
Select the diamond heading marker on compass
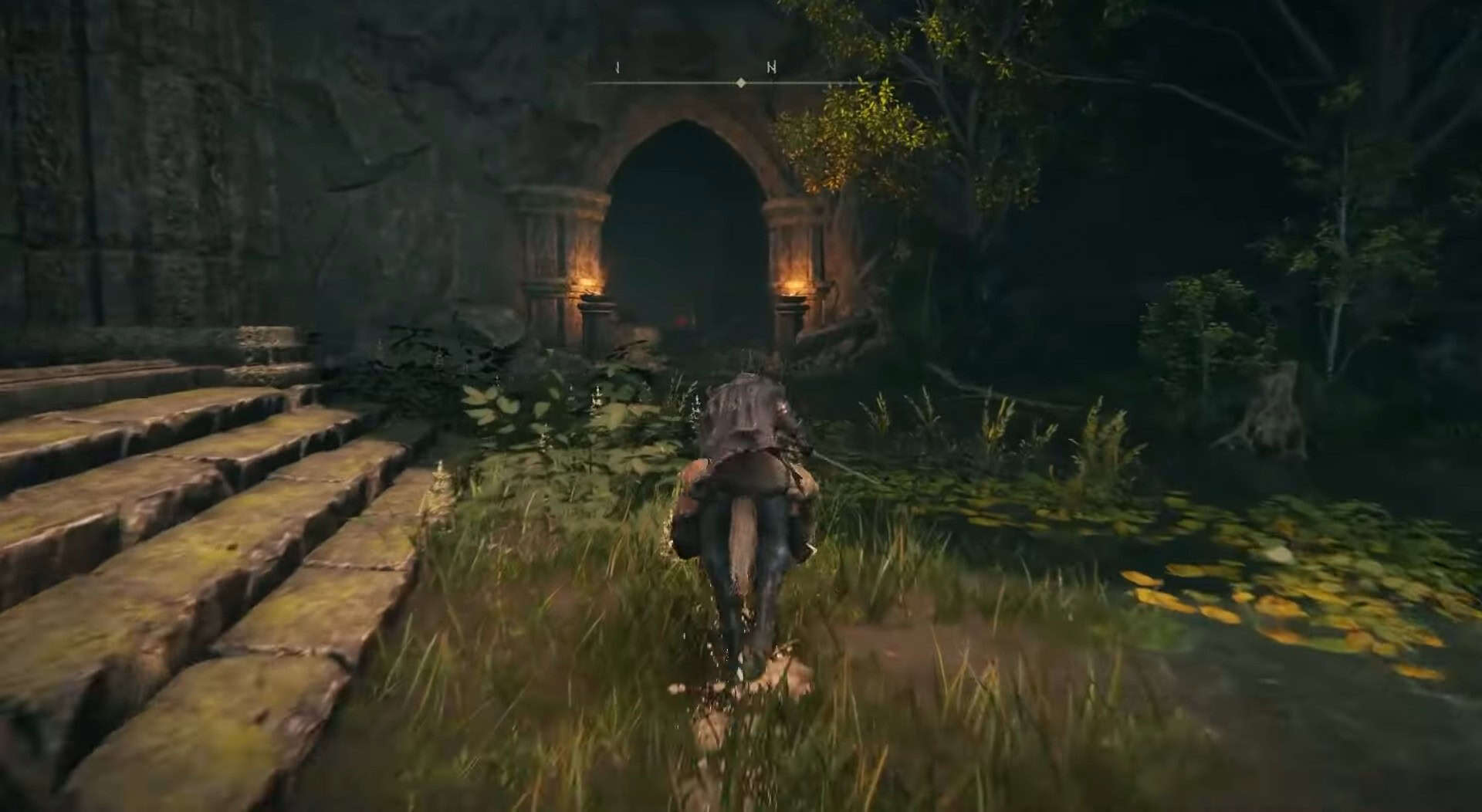741,83
